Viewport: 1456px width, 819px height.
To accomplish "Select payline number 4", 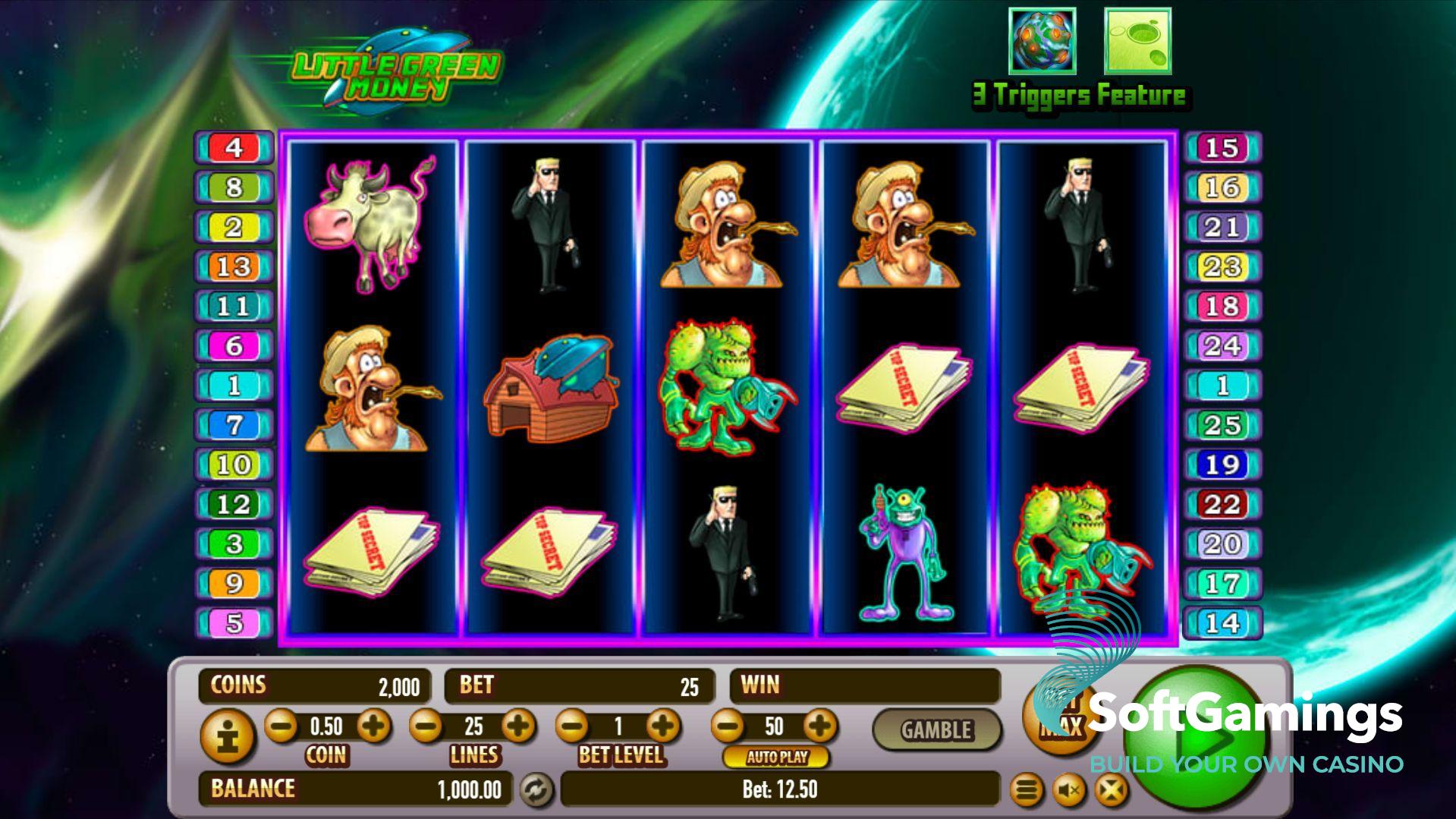I will (234, 148).
